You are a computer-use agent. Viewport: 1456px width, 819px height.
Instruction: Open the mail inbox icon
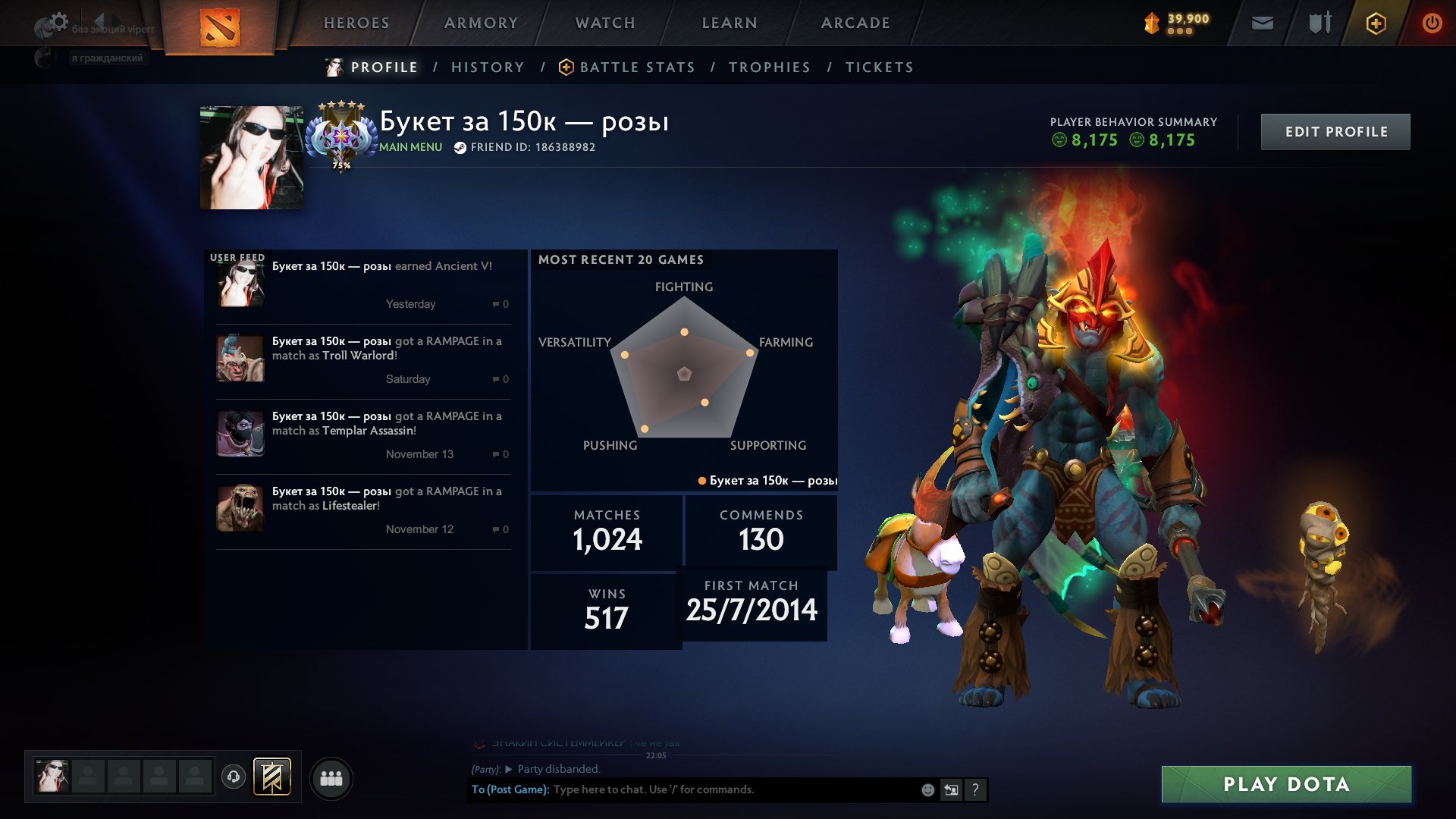tap(1261, 23)
